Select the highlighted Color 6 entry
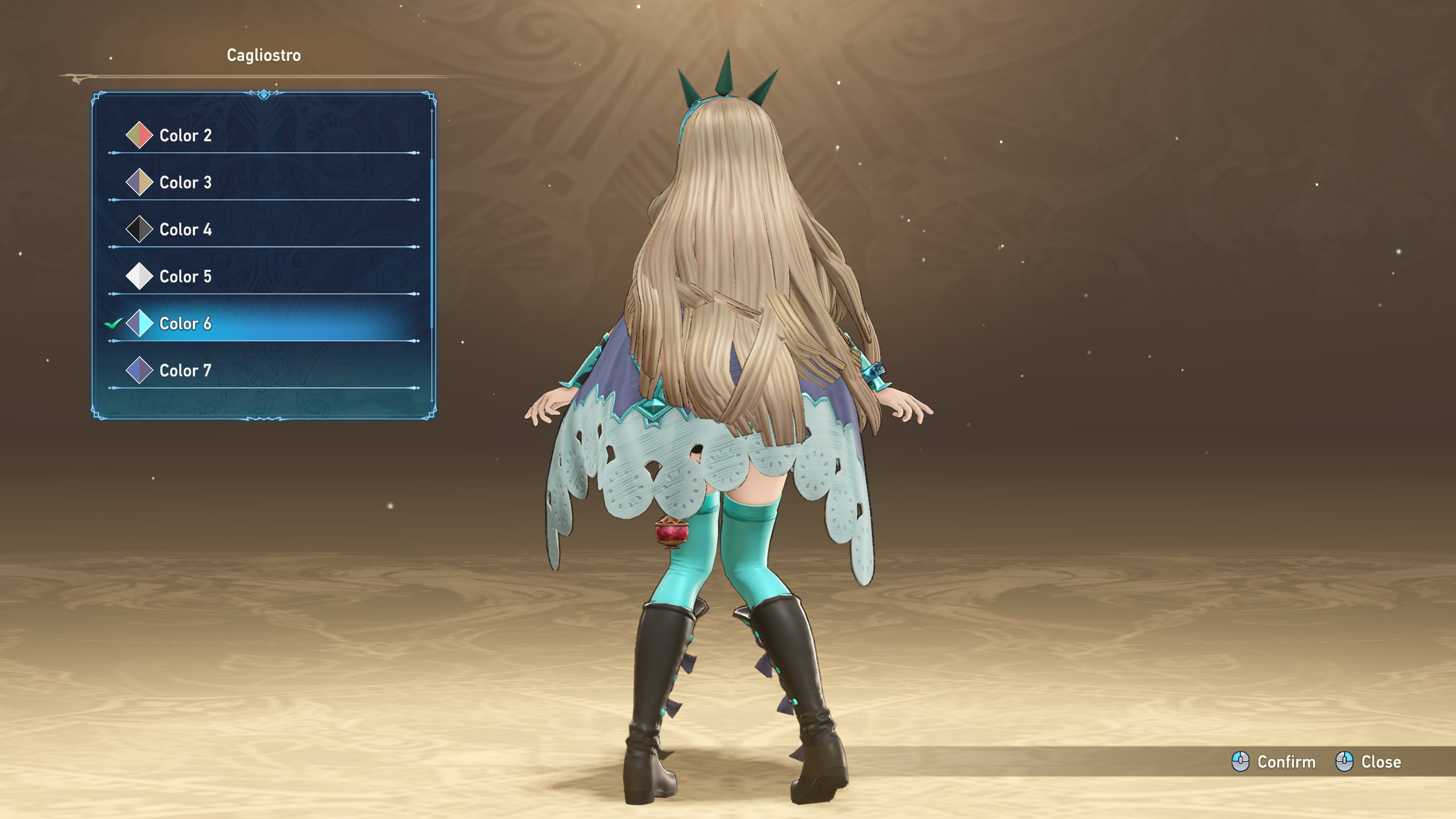This screenshot has width=1456, height=819. pos(185,324)
